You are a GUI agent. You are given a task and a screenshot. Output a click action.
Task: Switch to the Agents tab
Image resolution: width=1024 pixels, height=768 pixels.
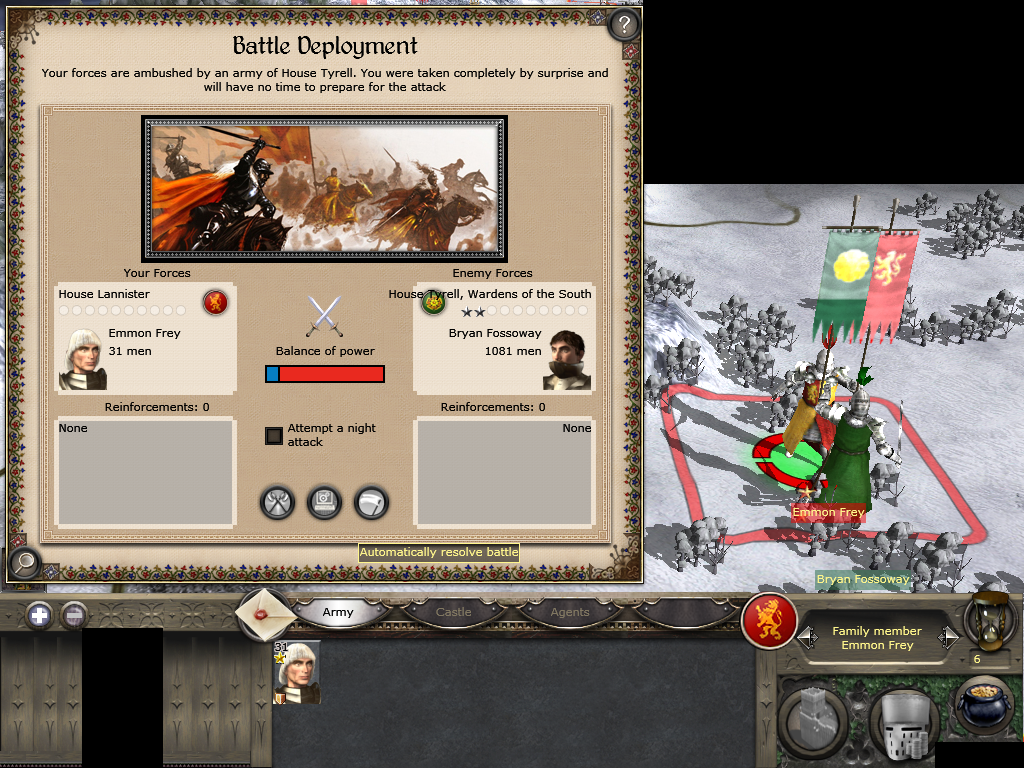pos(569,612)
